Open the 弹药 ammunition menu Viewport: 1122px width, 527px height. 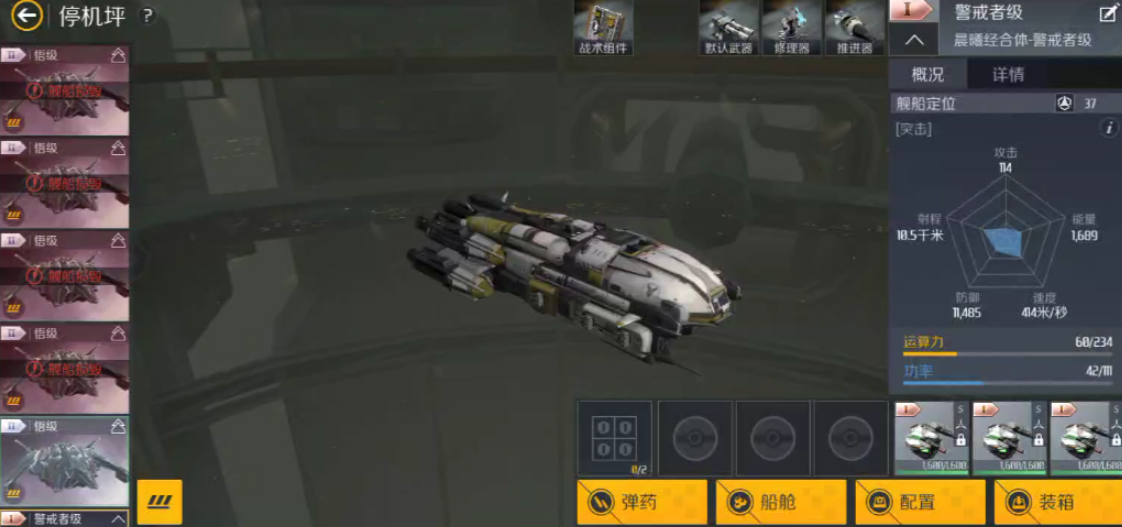pos(642,502)
